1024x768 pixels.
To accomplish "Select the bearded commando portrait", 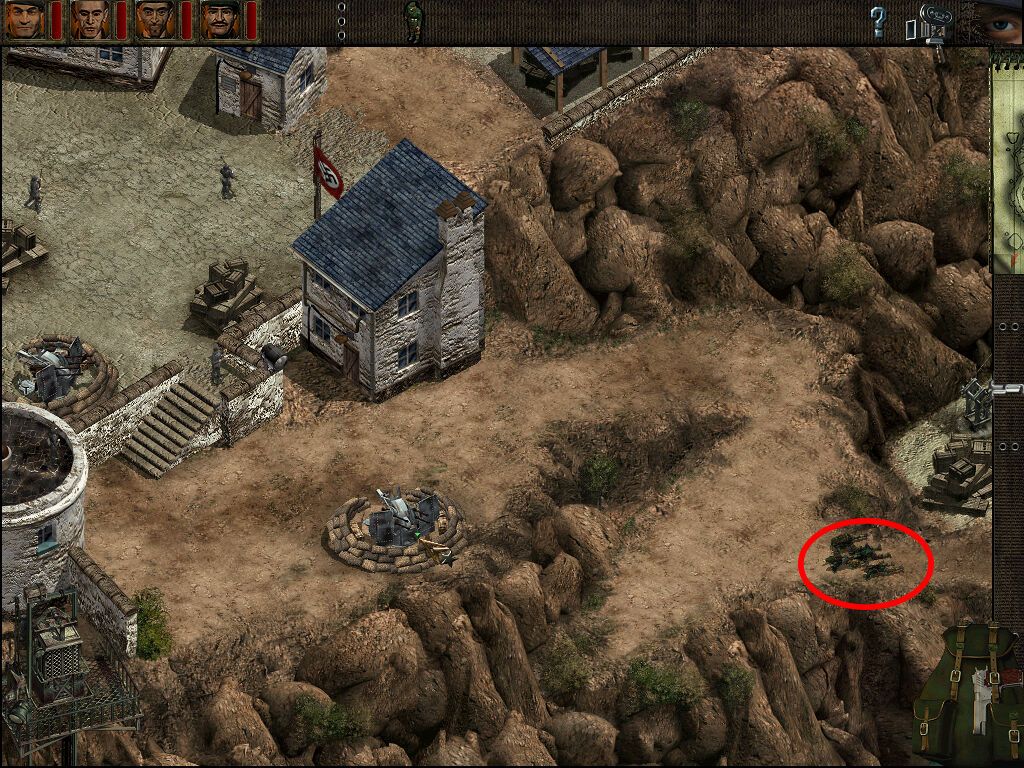I will click(155, 19).
